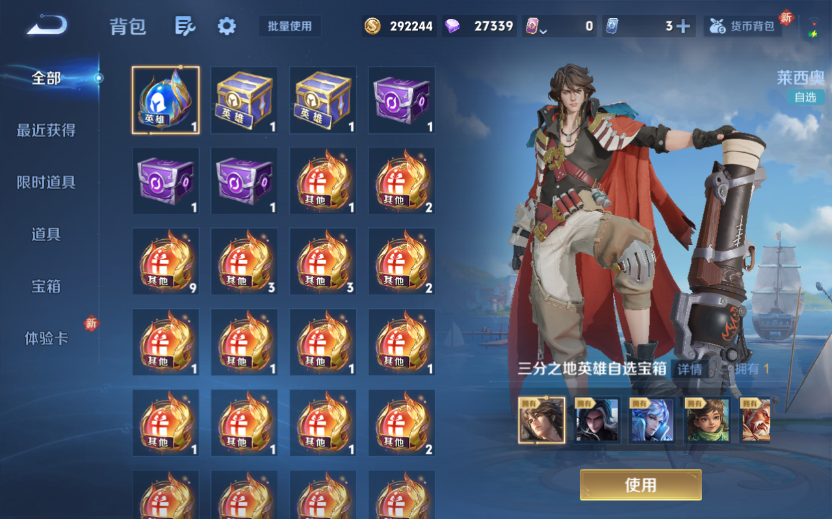This screenshot has width=832, height=519.
Task: Open the 体验卡 tab
Action: 46,338
